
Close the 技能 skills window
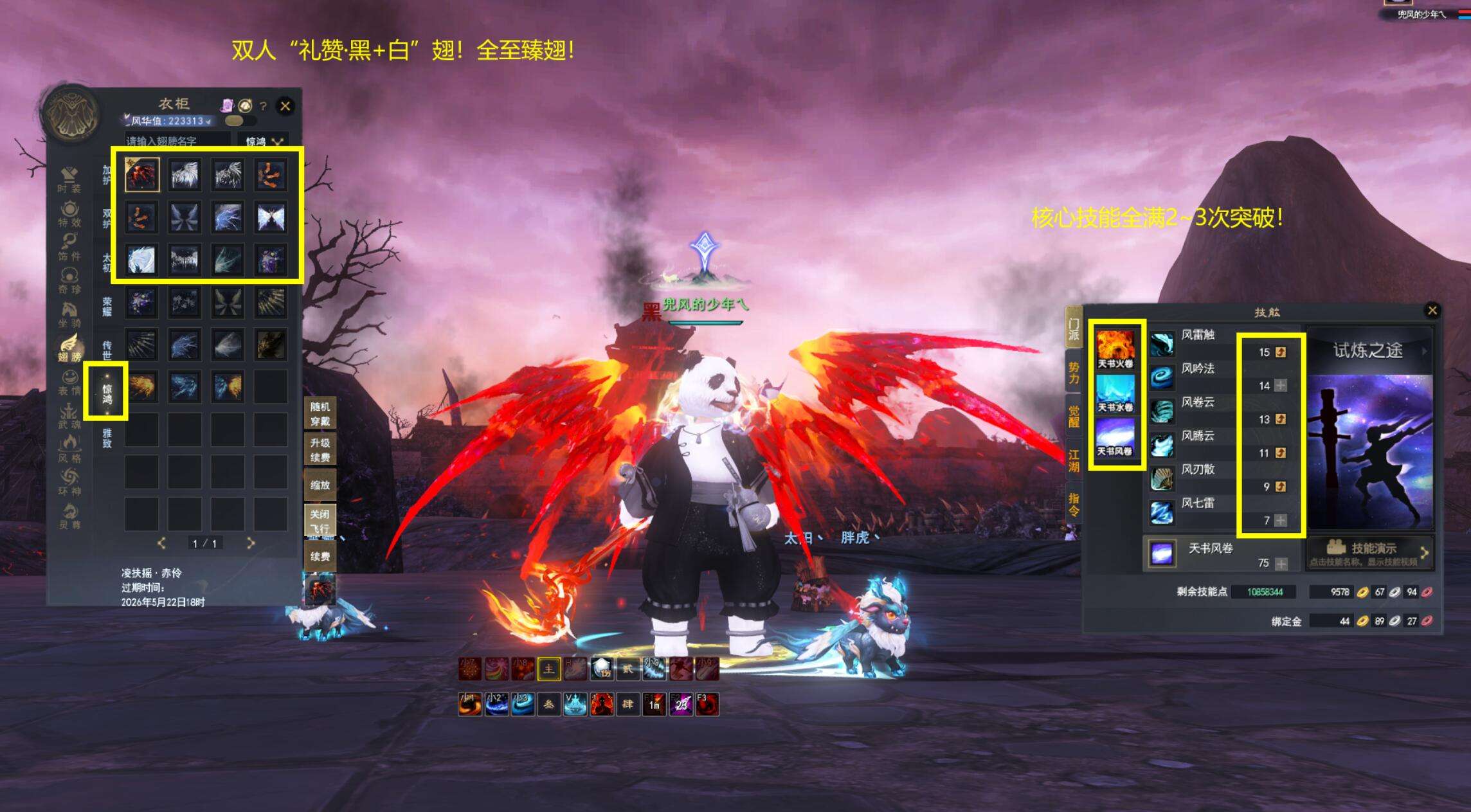[x=1432, y=311]
